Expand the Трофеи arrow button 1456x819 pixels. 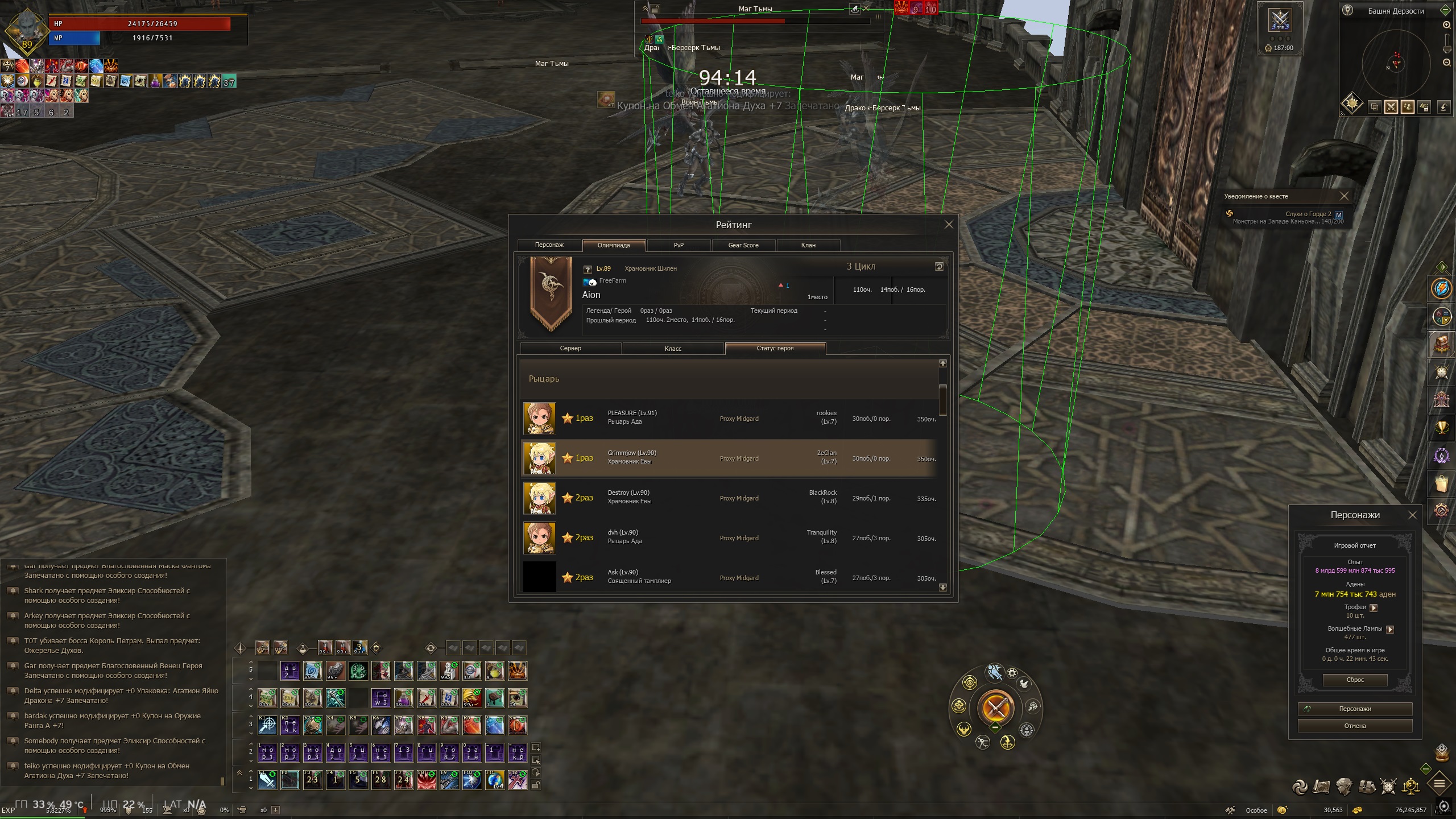[x=1374, y=607]
